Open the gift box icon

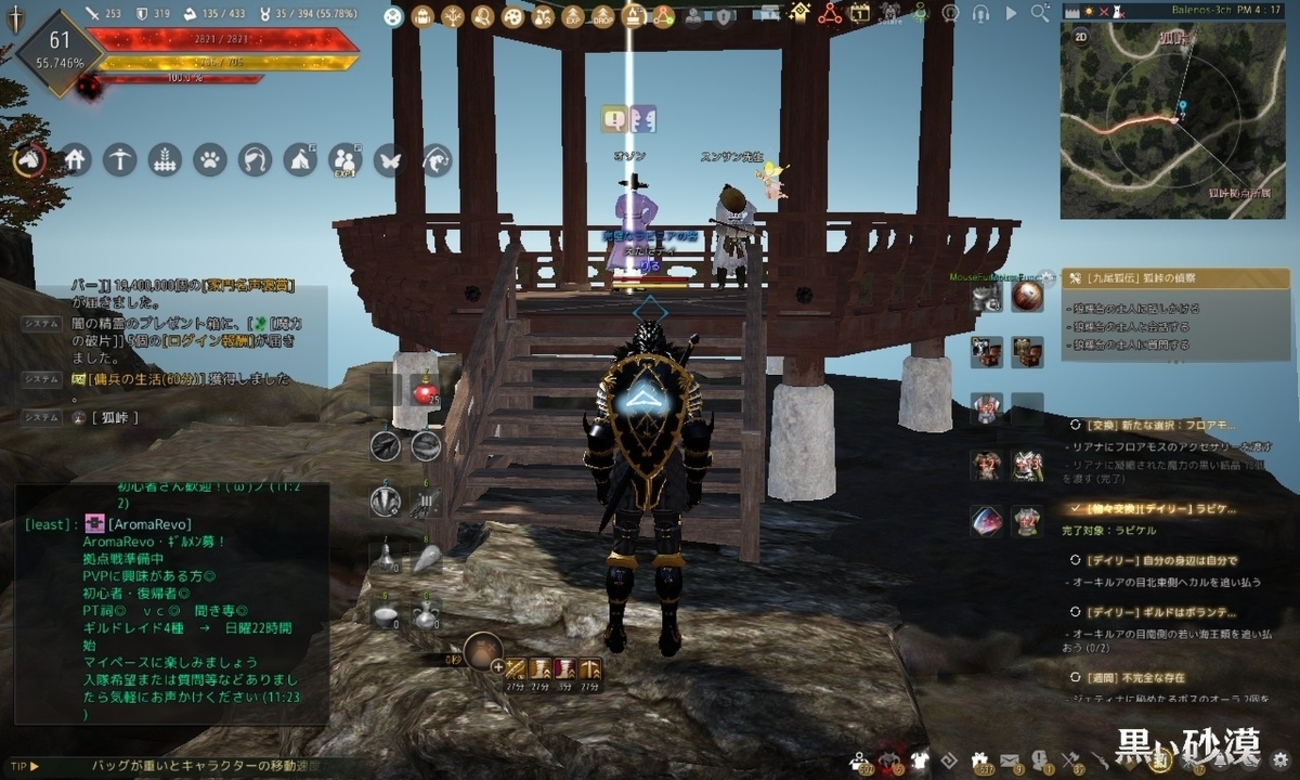(x=979, y=761)
